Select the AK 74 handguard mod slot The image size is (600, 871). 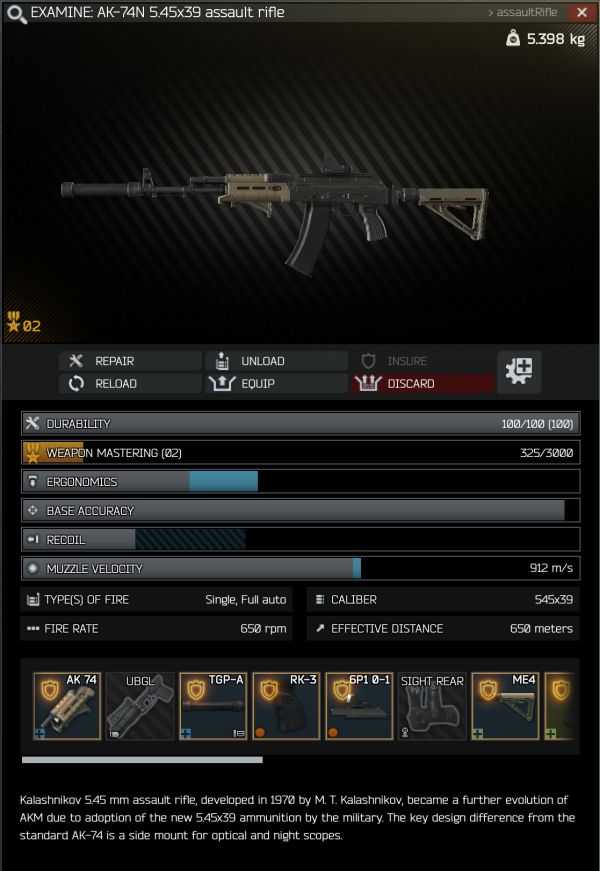point(67,706)
